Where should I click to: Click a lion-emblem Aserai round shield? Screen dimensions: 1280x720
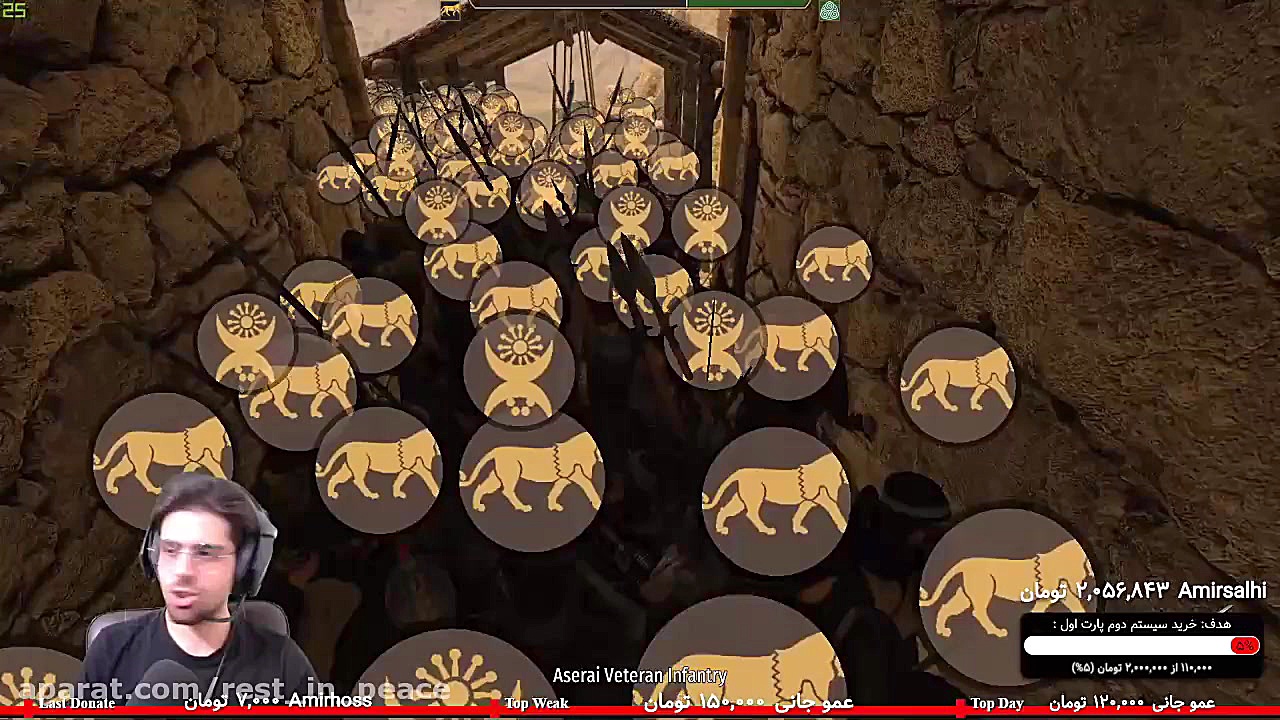[380, 470]
